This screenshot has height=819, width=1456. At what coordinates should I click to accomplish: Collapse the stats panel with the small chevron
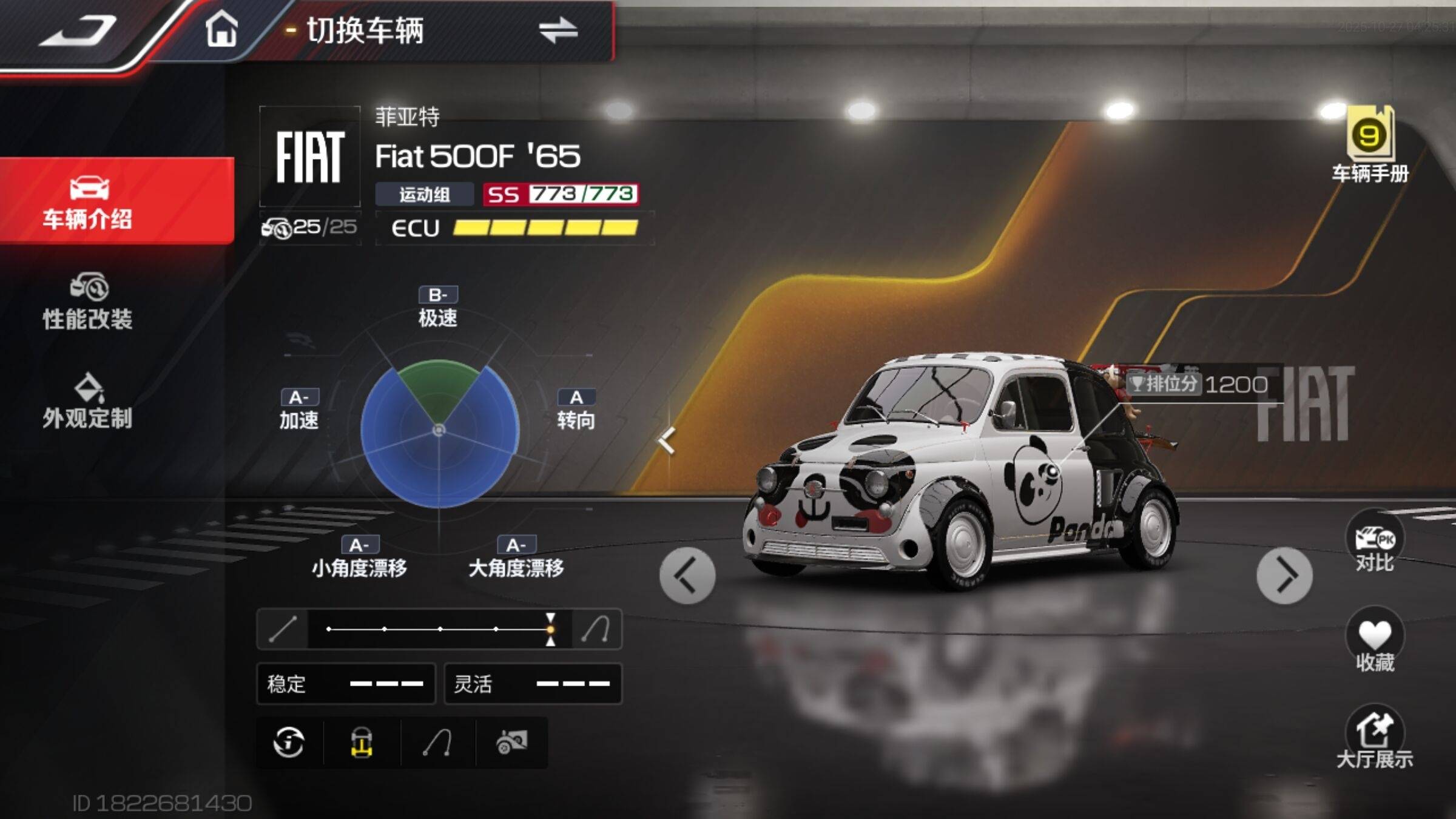pyautogui.click(x=667, y=440)
